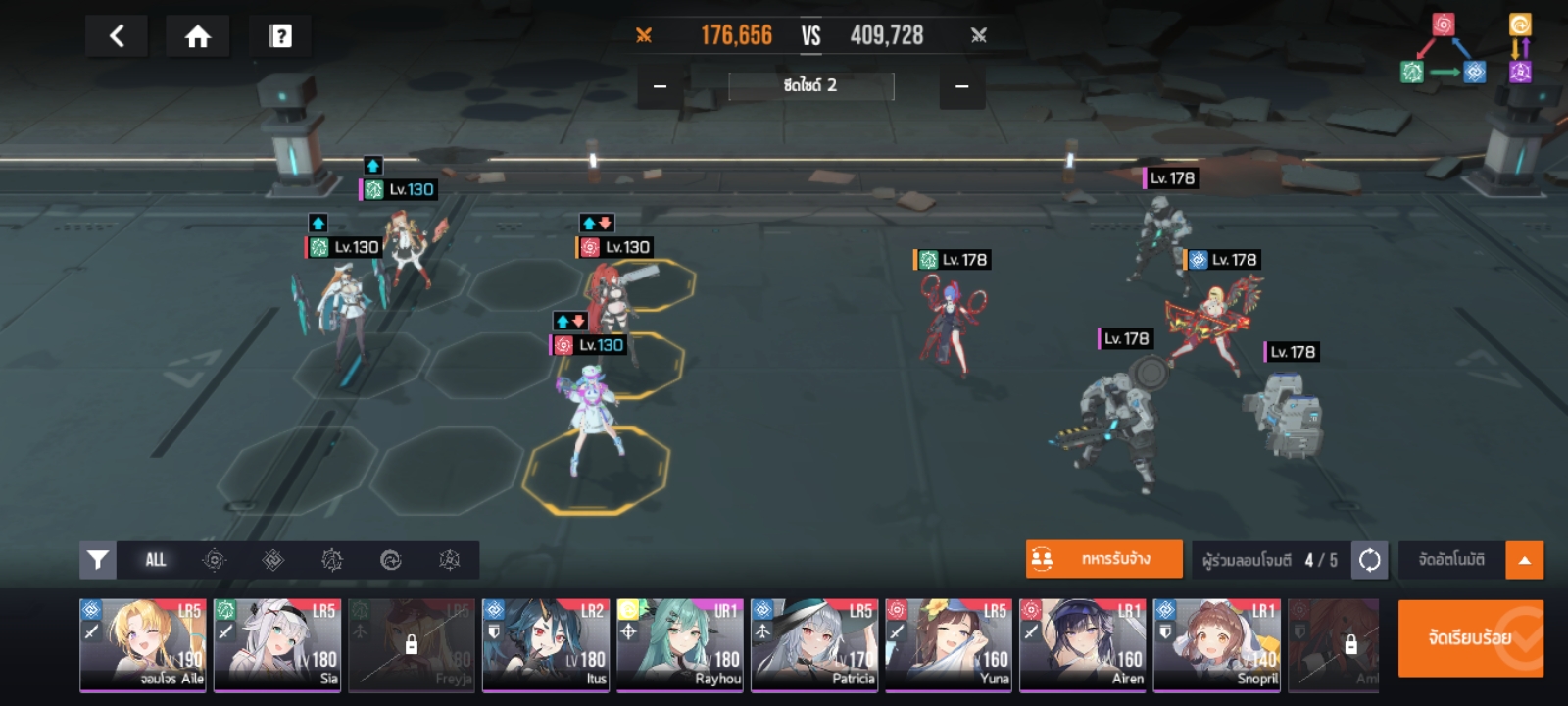Pick the Itus character card

point(546,644)
